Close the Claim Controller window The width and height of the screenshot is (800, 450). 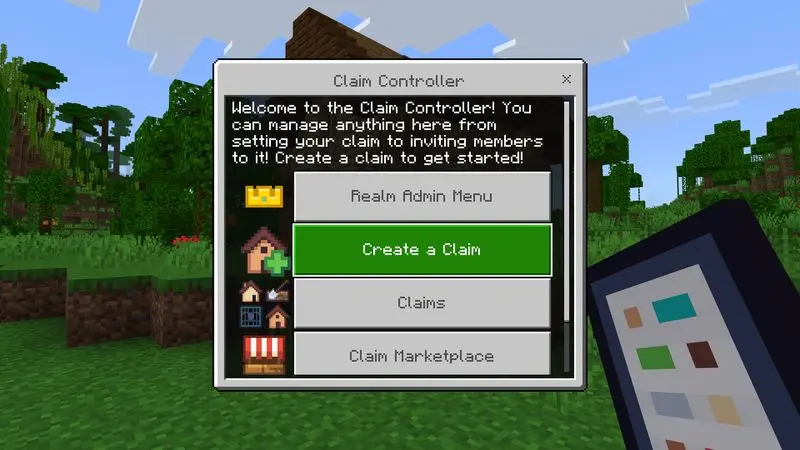[x=567, y=79]
